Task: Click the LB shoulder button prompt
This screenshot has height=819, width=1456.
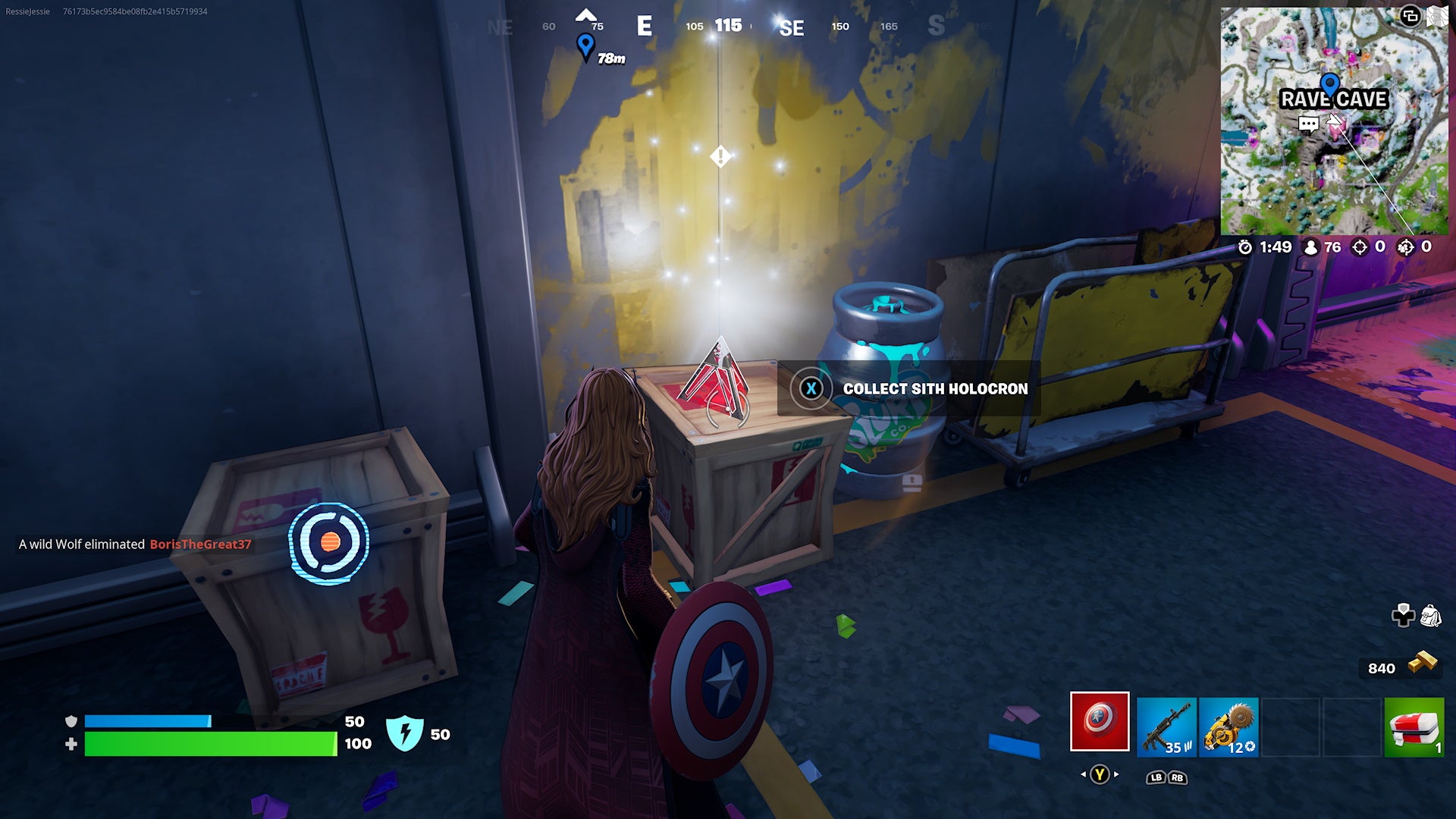Action: pos(1156,778)
